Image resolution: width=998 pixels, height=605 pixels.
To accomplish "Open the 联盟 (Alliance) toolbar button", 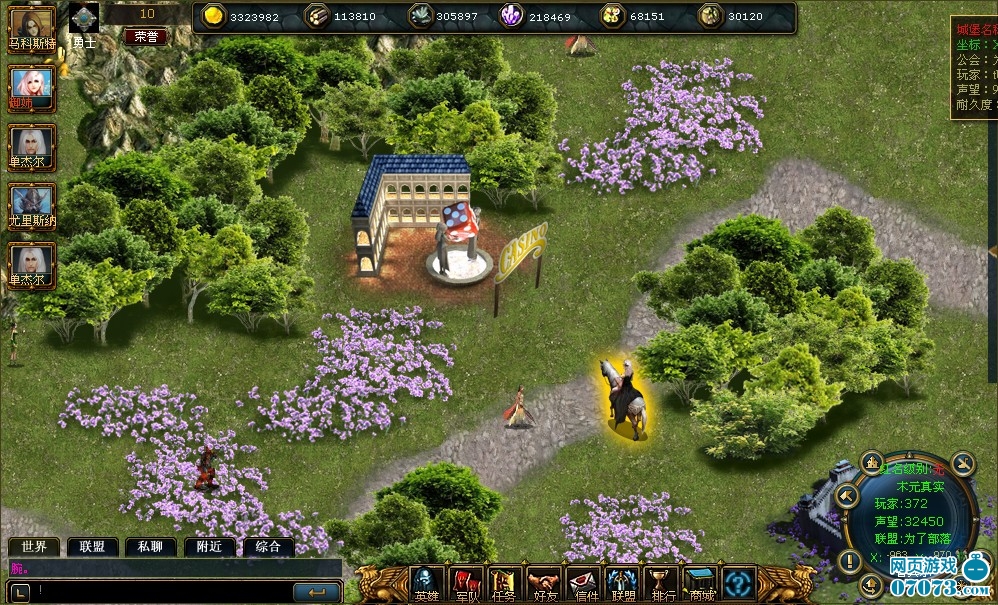I will point(623,584).
